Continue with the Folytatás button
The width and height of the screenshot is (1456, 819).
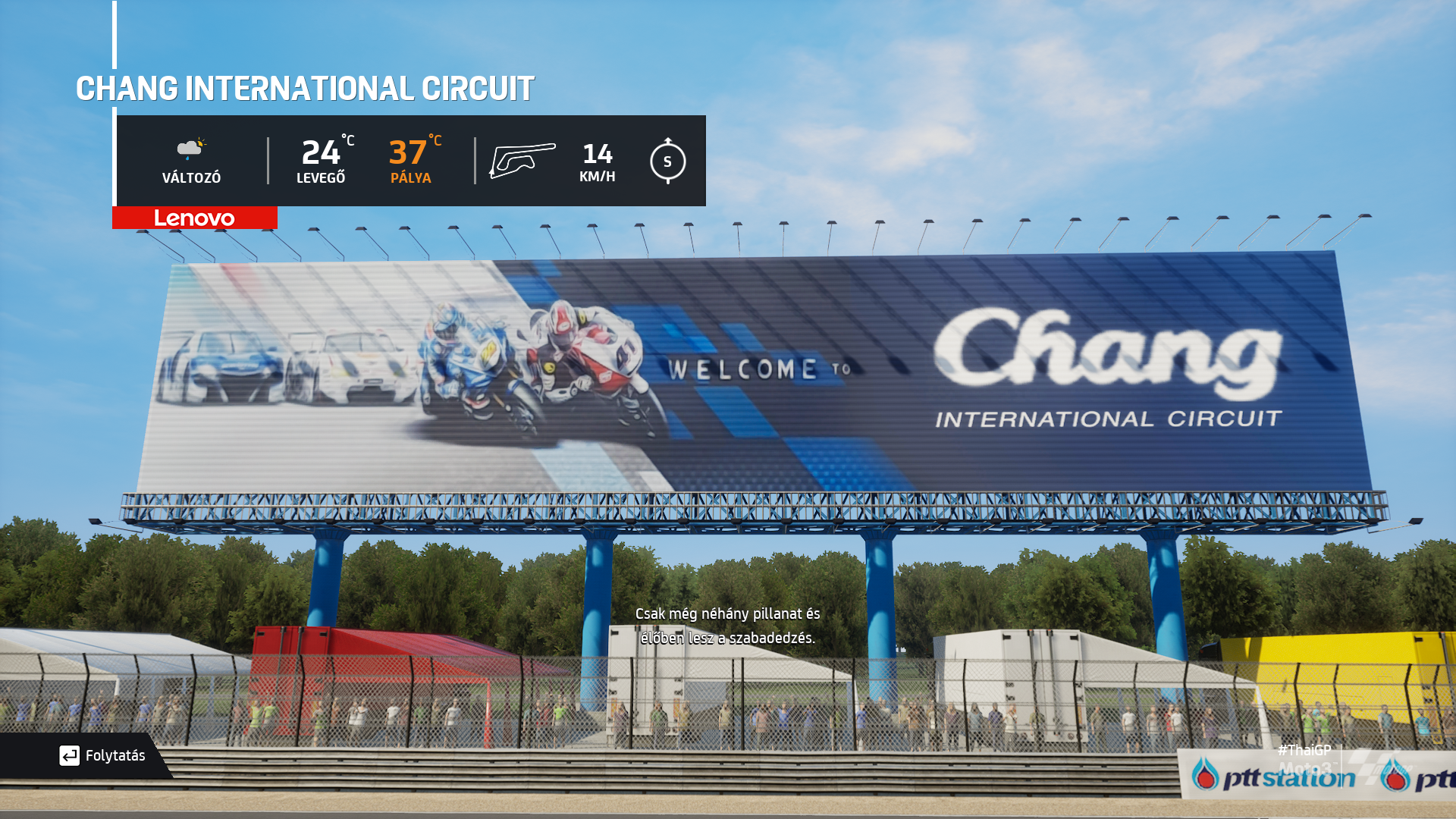point(102,755)
